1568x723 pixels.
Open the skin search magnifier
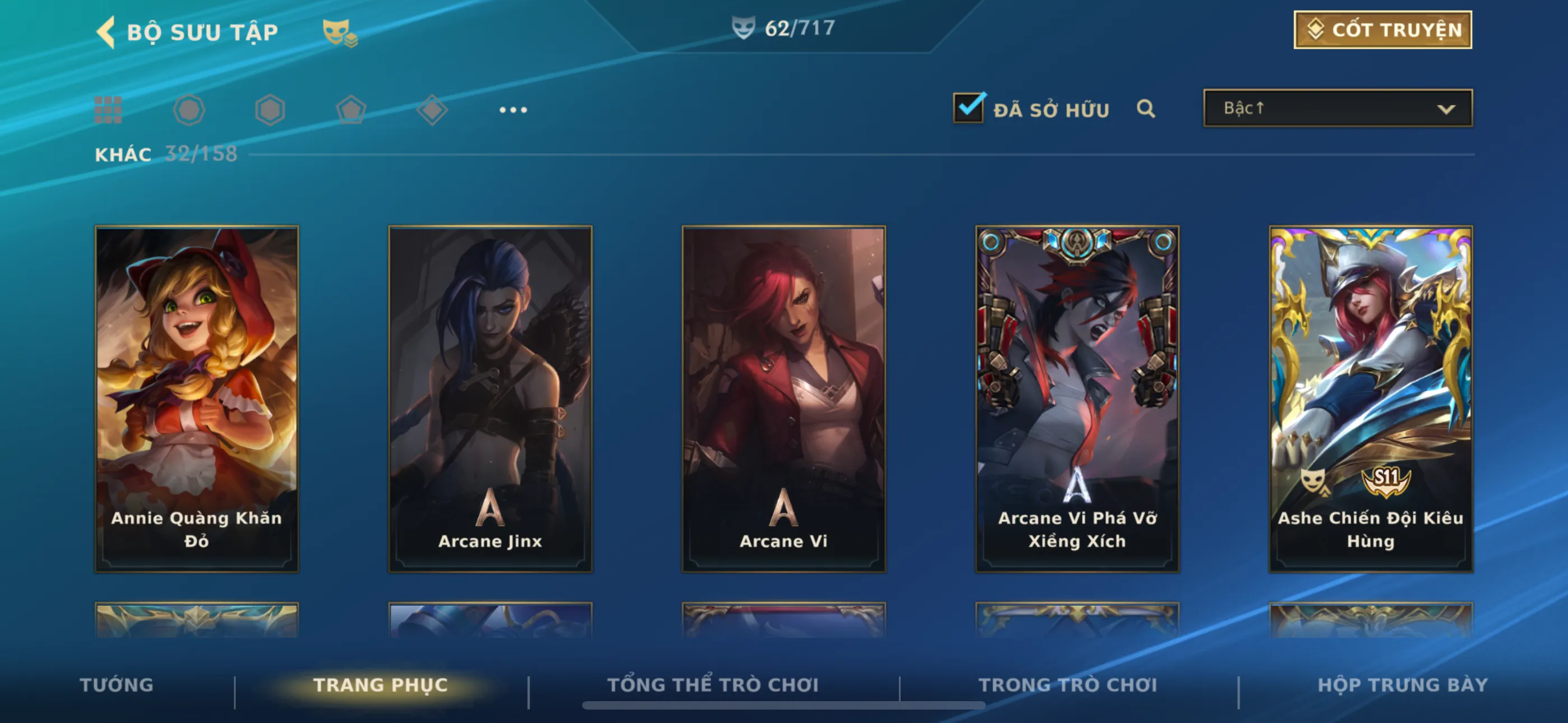click(x=1146, y=109)
